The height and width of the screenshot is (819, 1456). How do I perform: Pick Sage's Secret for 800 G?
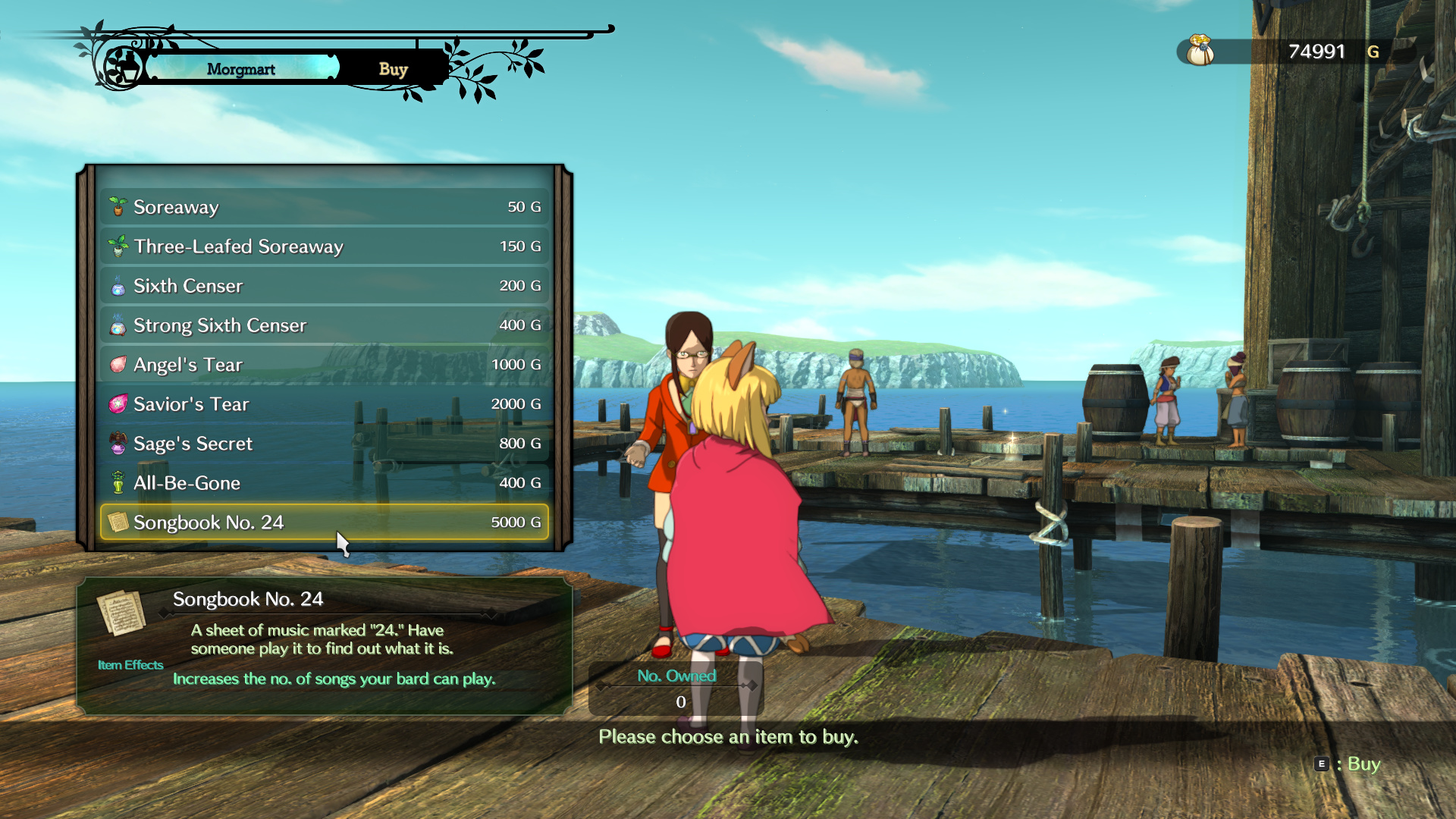(325, 444)
